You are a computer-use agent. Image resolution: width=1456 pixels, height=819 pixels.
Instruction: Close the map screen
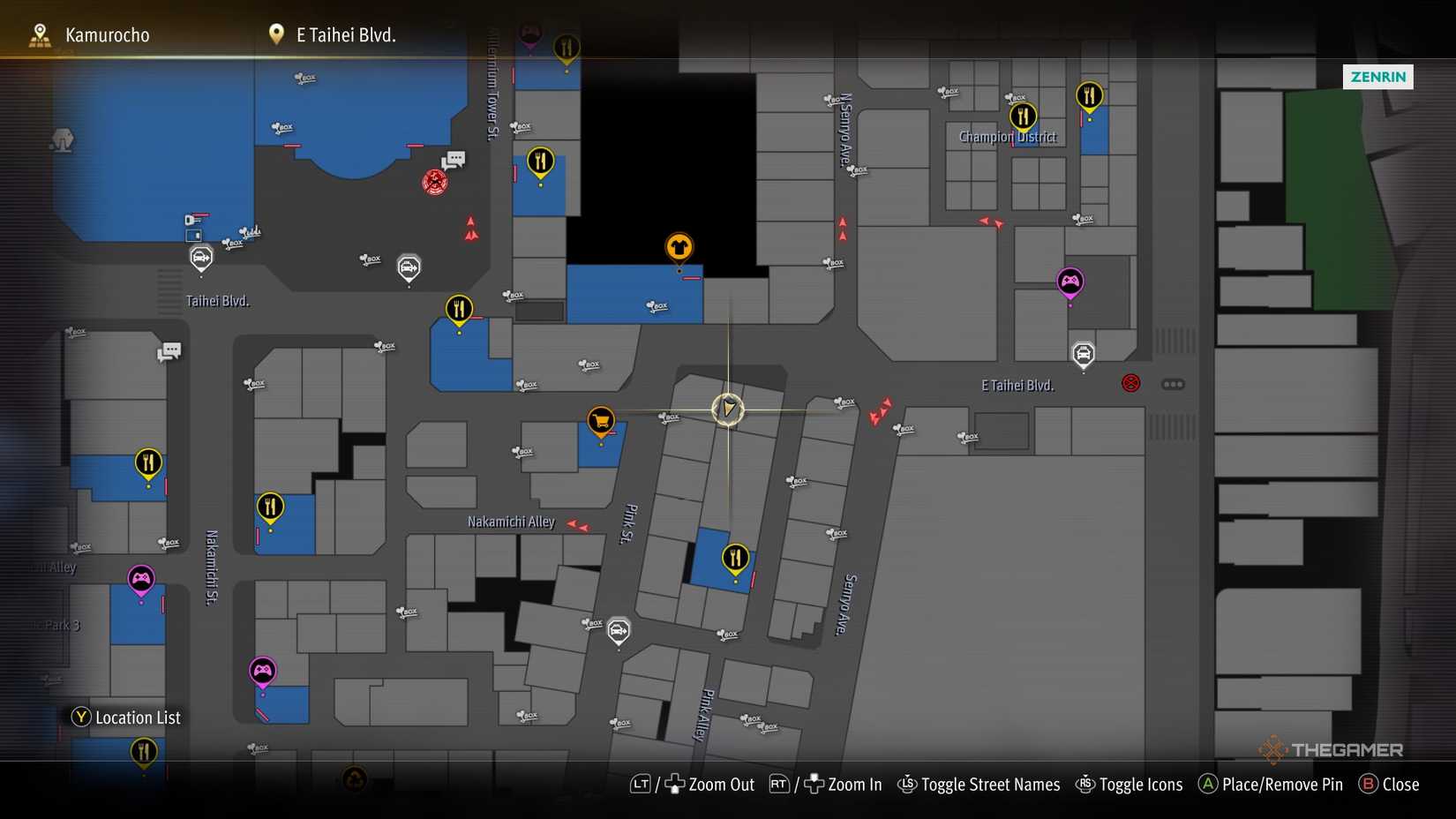(x=1400, y=784)
